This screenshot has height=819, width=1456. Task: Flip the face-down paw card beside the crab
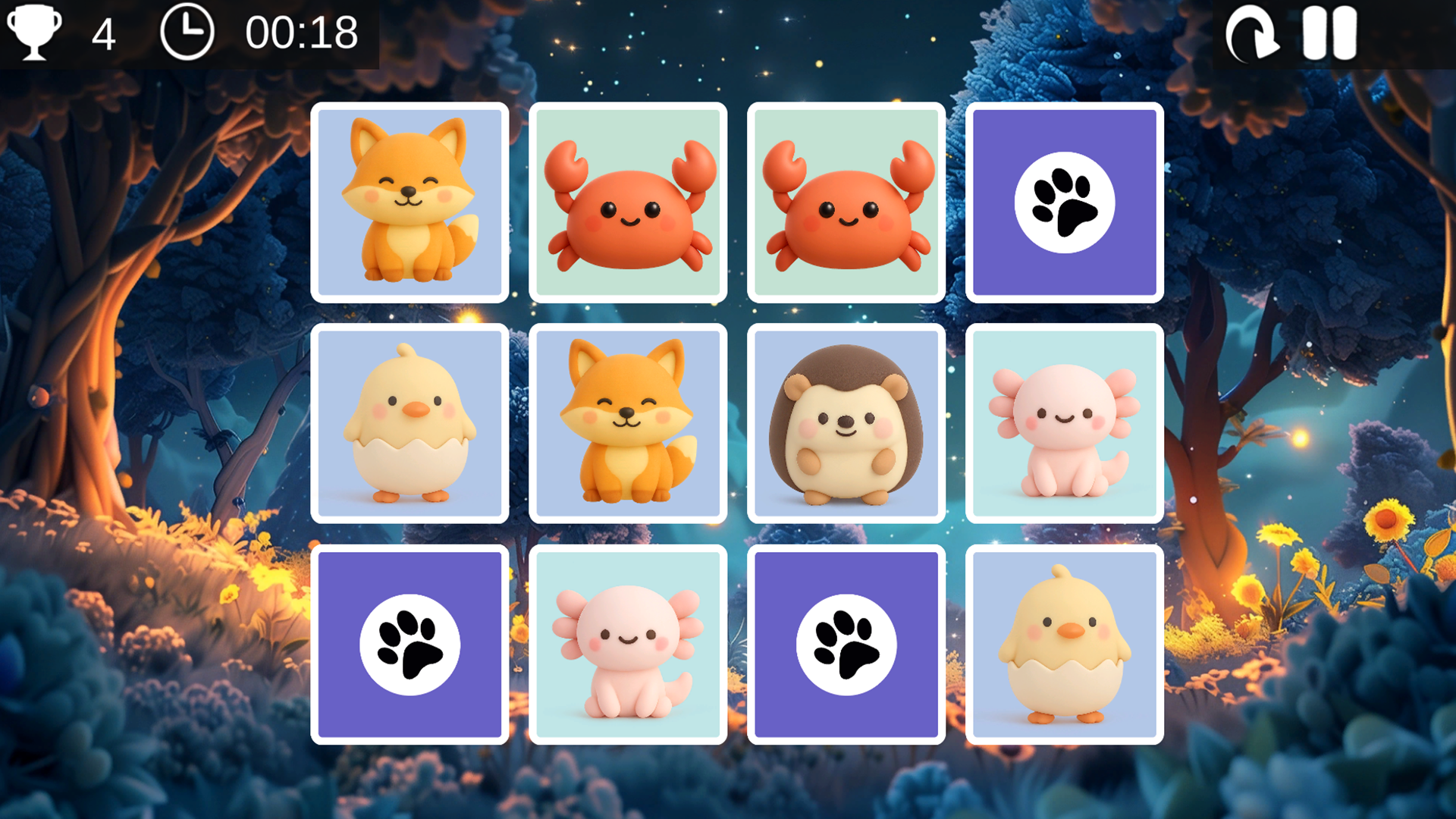(x=1064, y=202)
